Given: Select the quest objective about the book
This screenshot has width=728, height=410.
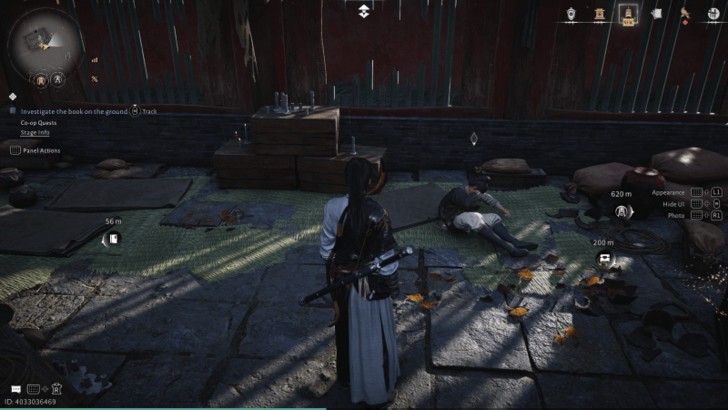Looking at the screenshot, I should [x=73, y=111].
